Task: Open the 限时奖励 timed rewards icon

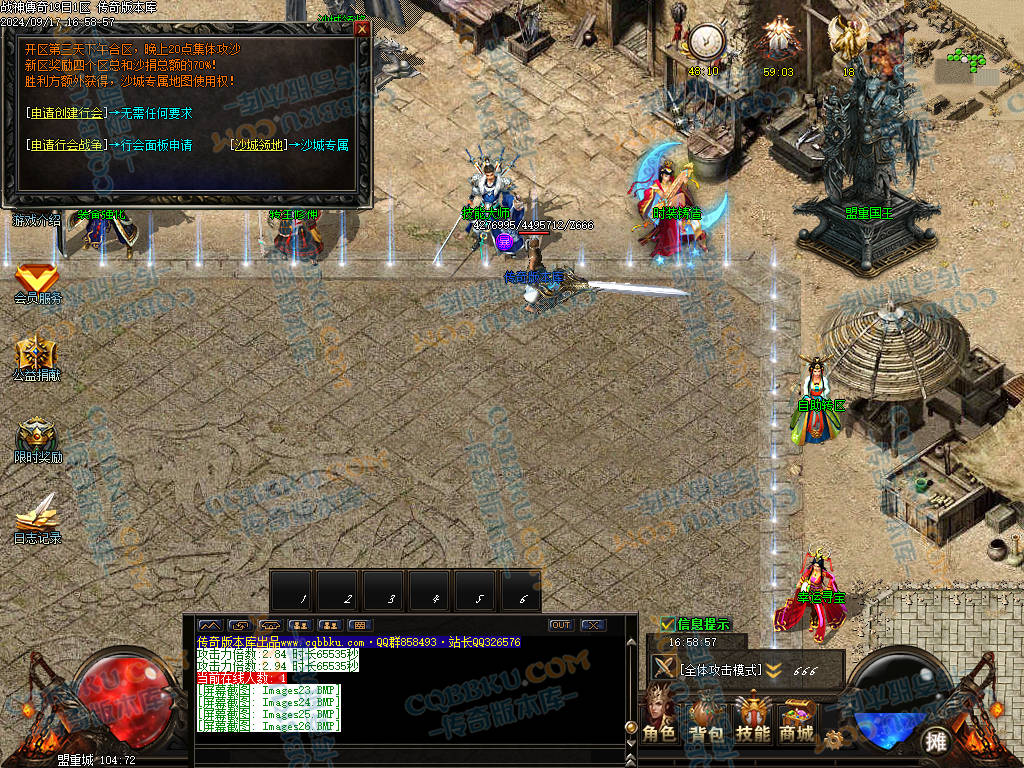Action: pyautogui.click(x=37, y=437)
